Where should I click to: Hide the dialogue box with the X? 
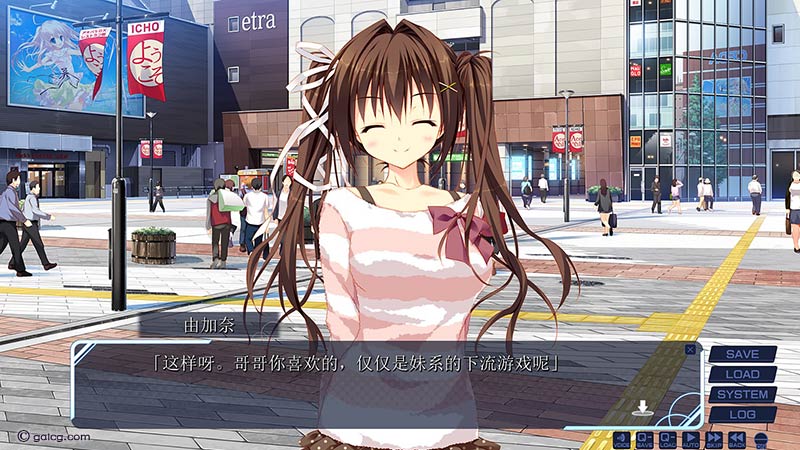690,349
